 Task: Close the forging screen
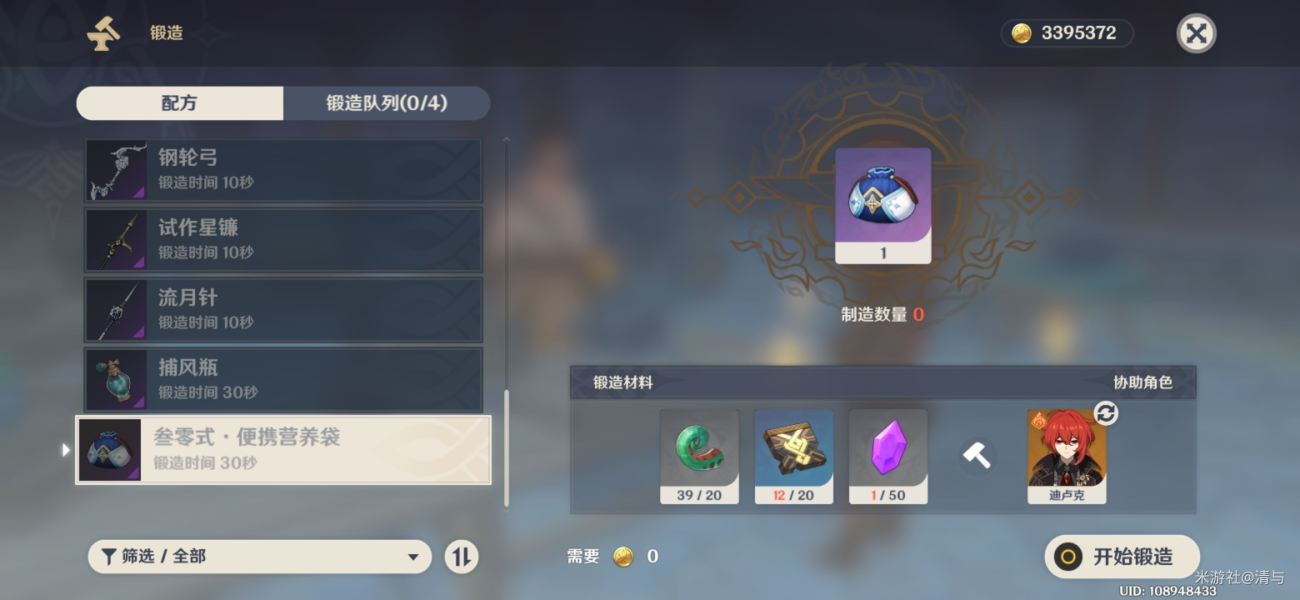[x=1195, y=34]
